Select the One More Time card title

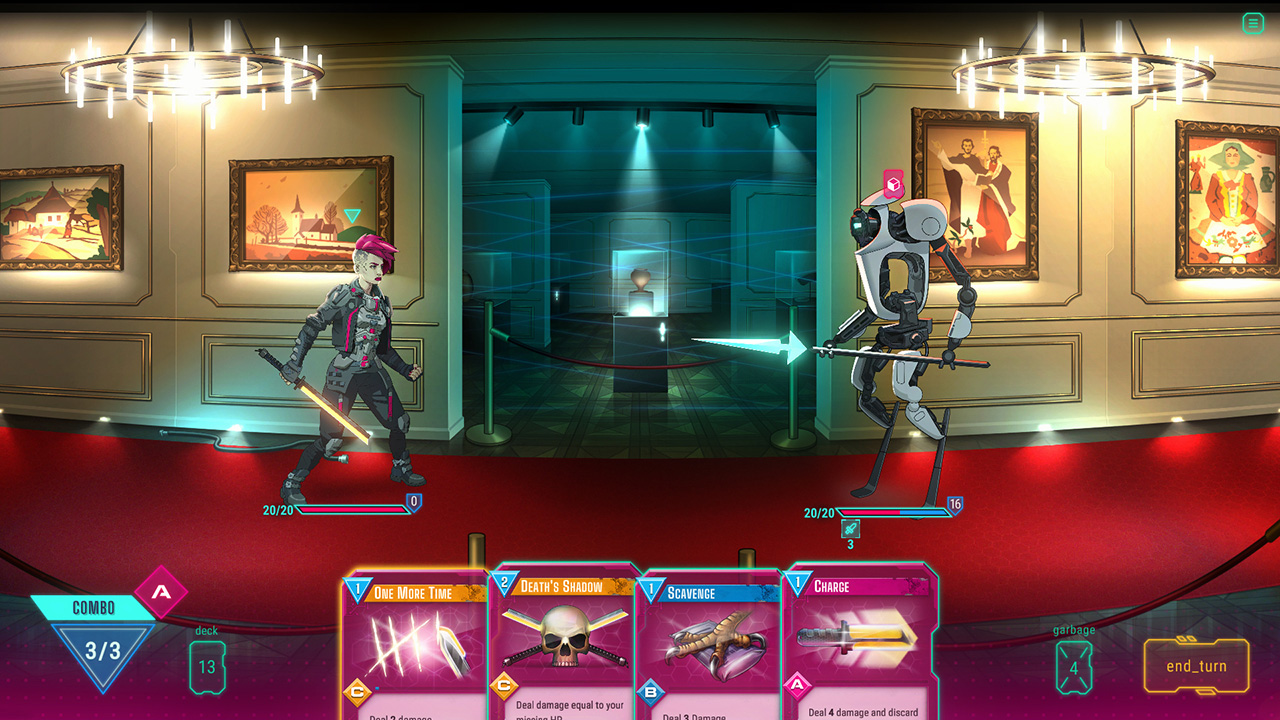click(414, 591)
